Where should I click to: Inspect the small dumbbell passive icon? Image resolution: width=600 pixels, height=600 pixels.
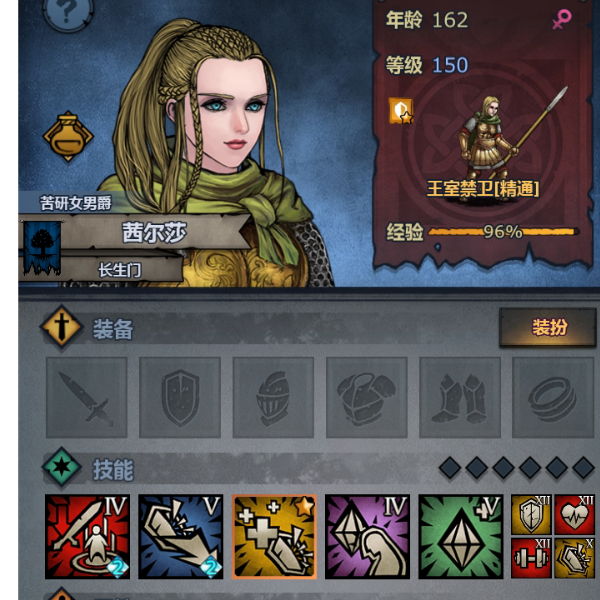click(x=531, y=558)
